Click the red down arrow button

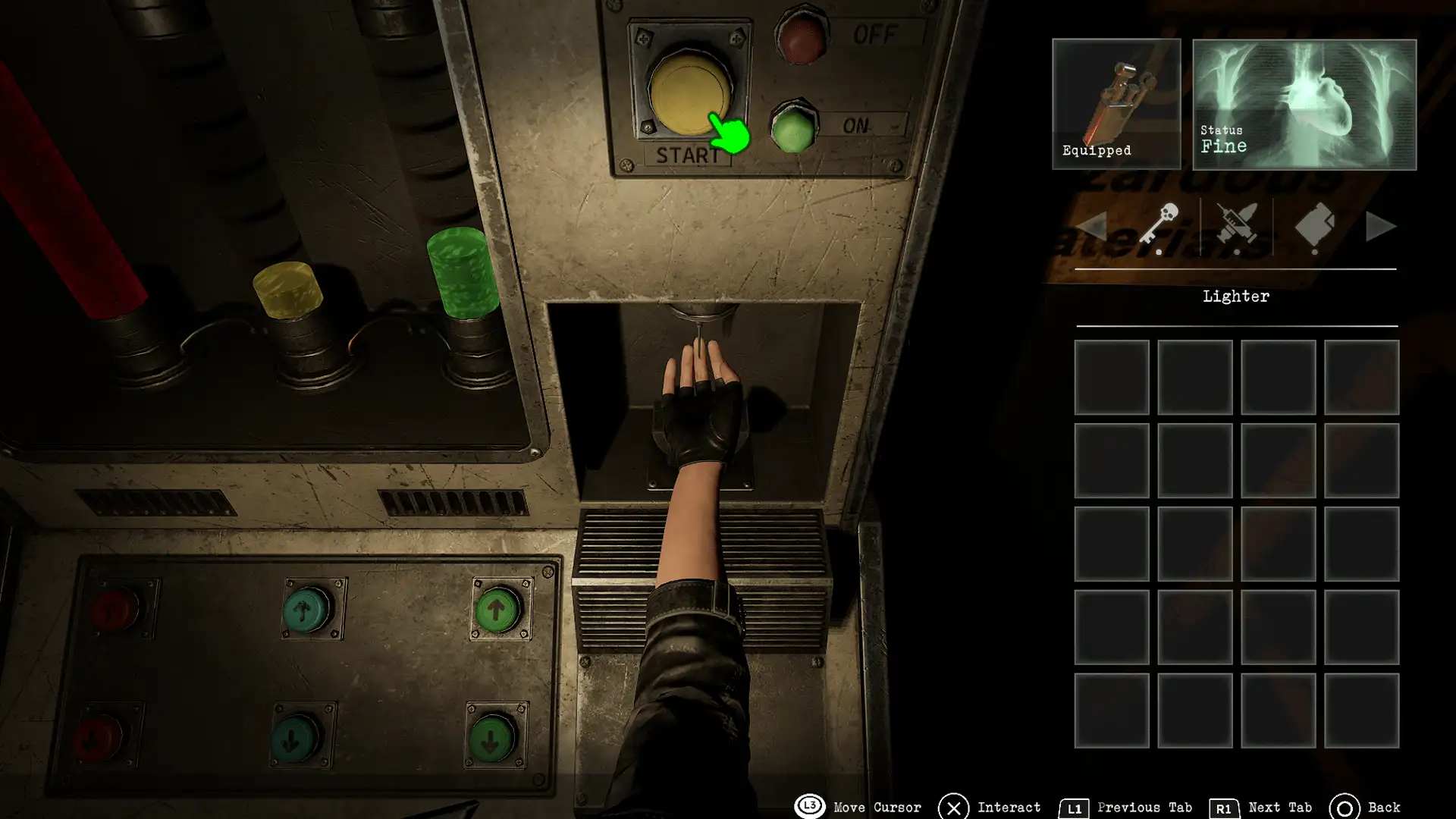pyautogui.click(x=99, y=737)
